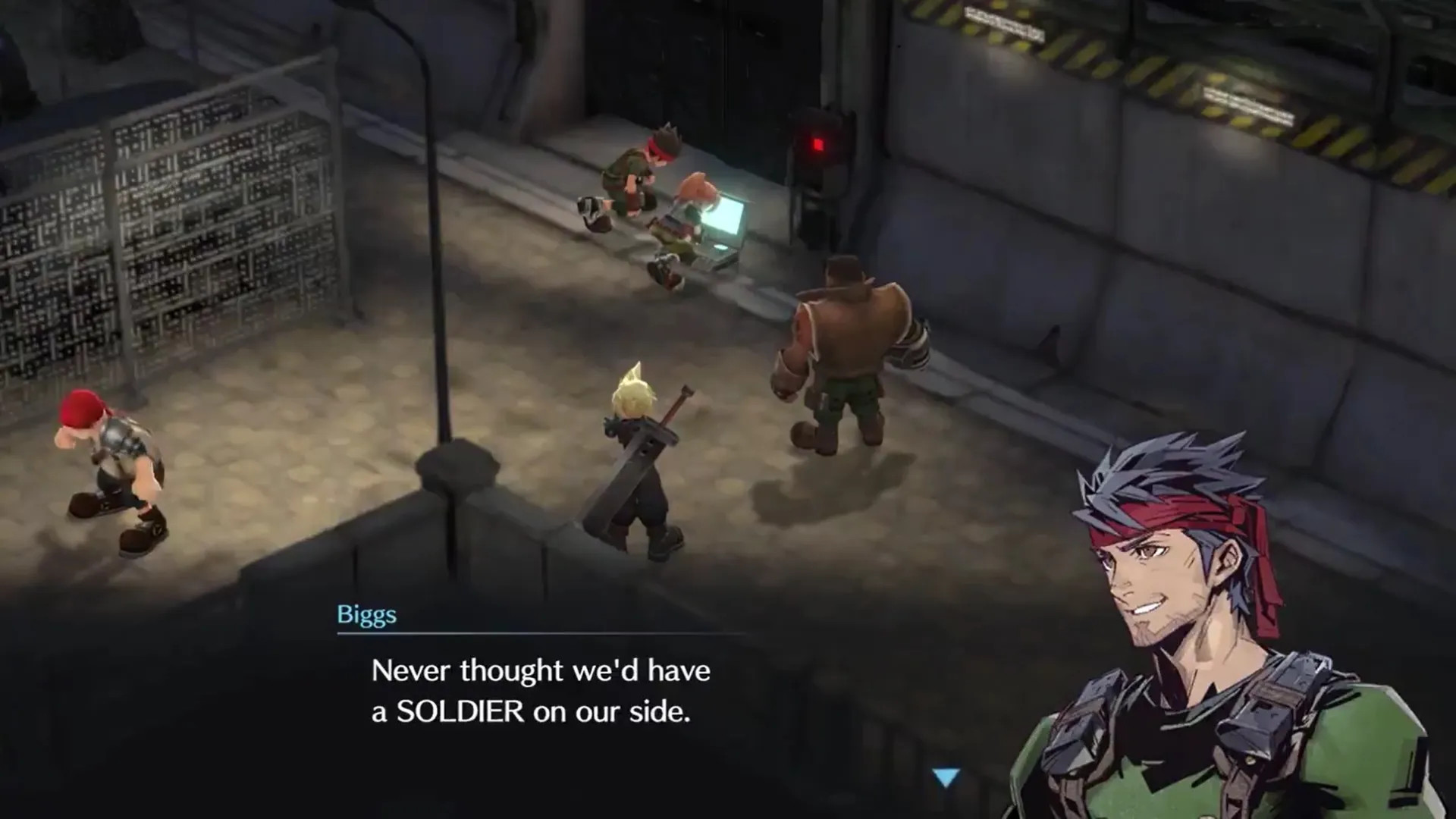Click Biggs kneeling in the red headband
This screenshot has width=1456, height=819.
pos(637,171)
